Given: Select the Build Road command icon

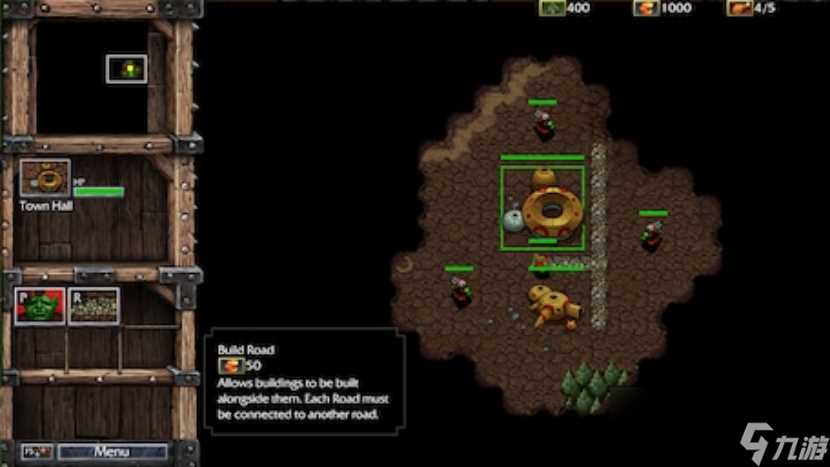Looking at the screenshot, I should click(94, 306).
